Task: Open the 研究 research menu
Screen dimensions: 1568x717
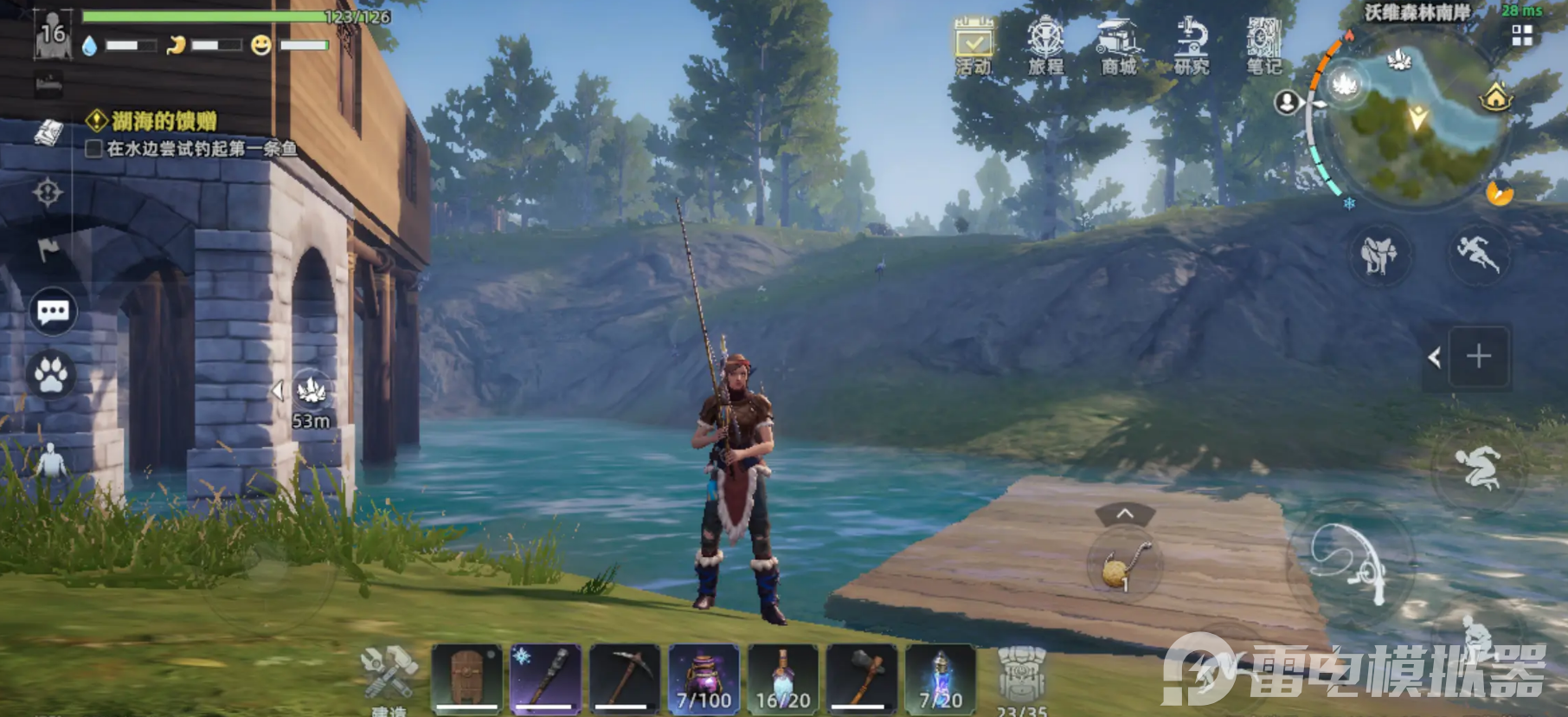Action: coord(1191,43)
